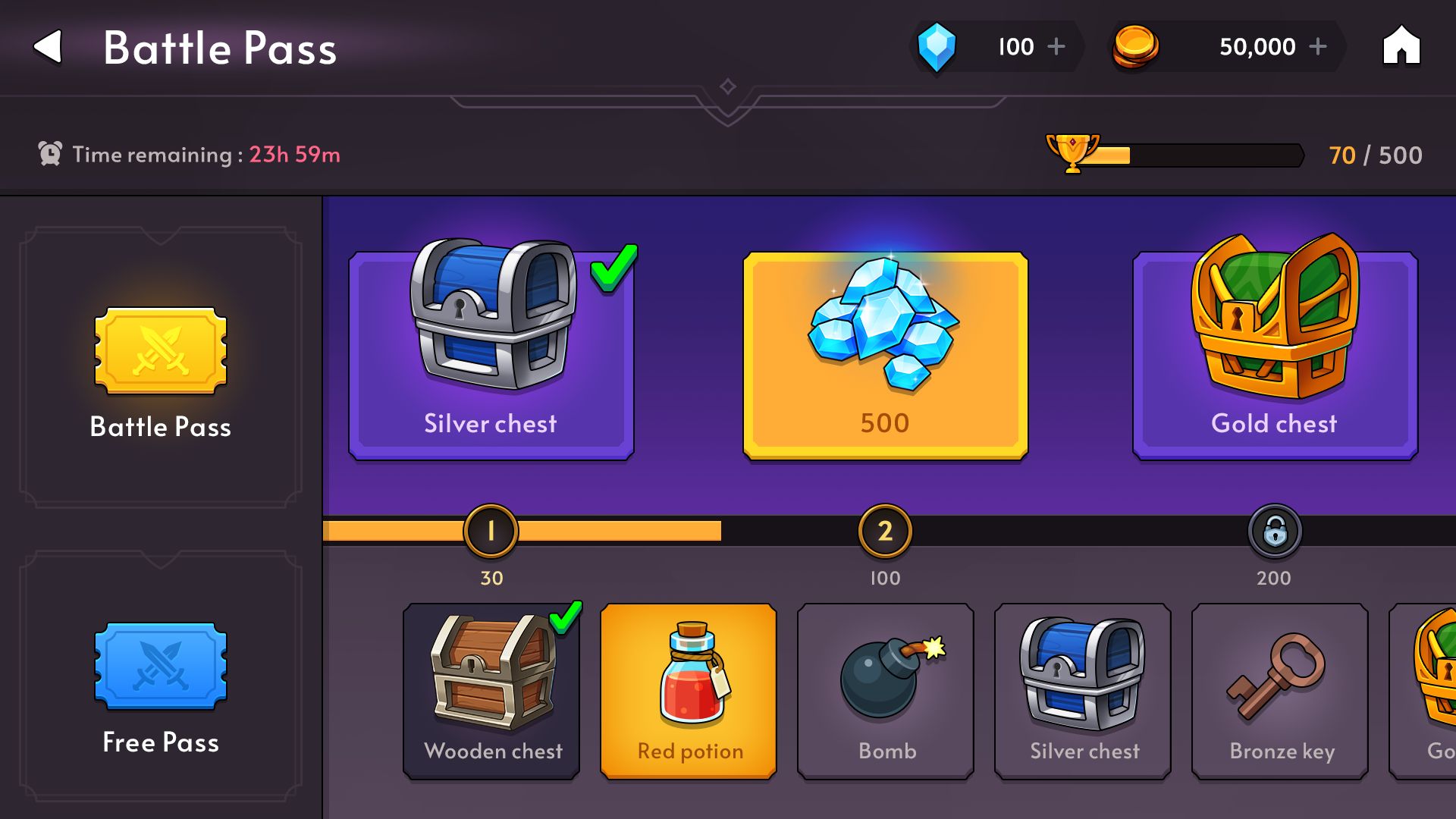Select the Bronze key reward tile
This screenshot has width=1456, height=819.
pyautogui.click(x=1280, y=692)
